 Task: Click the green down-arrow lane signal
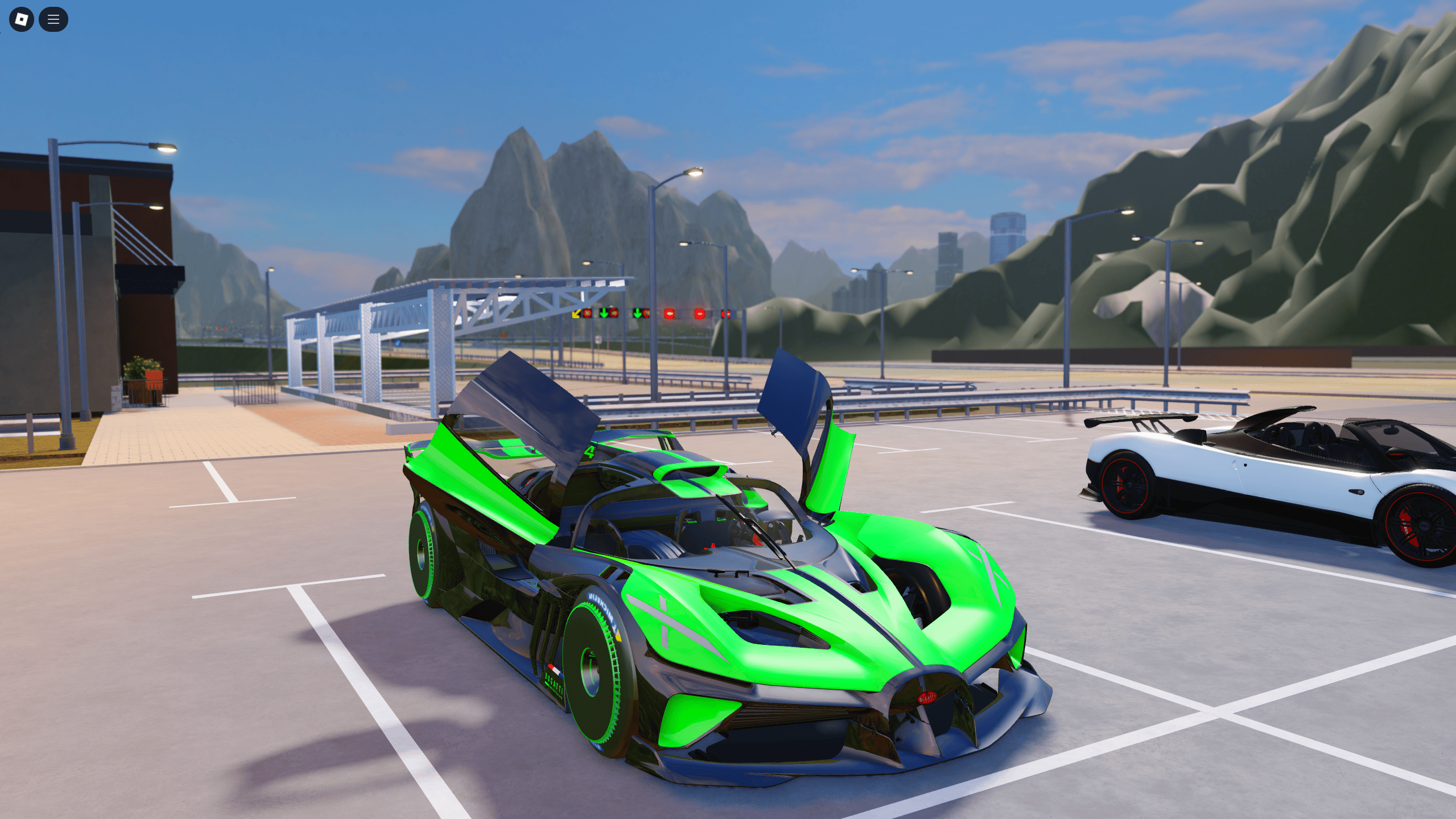pos(604,314)
